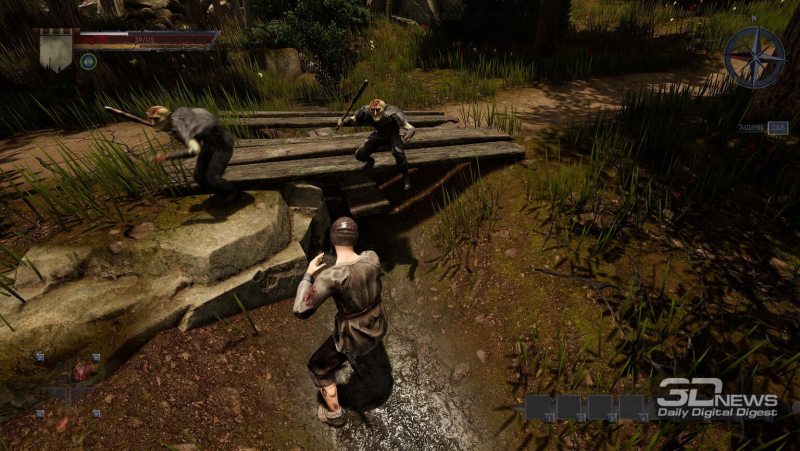Image resolution: width=800 pixels, height=451 pixels.
Task: Click the castle banner emblem
Action: [x=55, y=48]
